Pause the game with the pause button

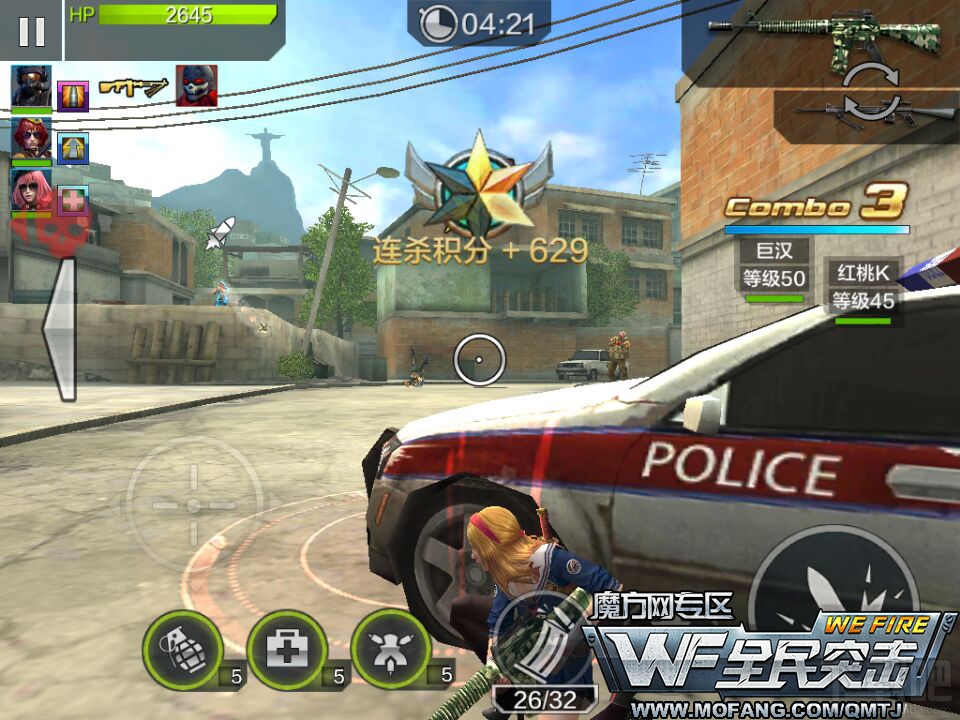pos(31,31)
